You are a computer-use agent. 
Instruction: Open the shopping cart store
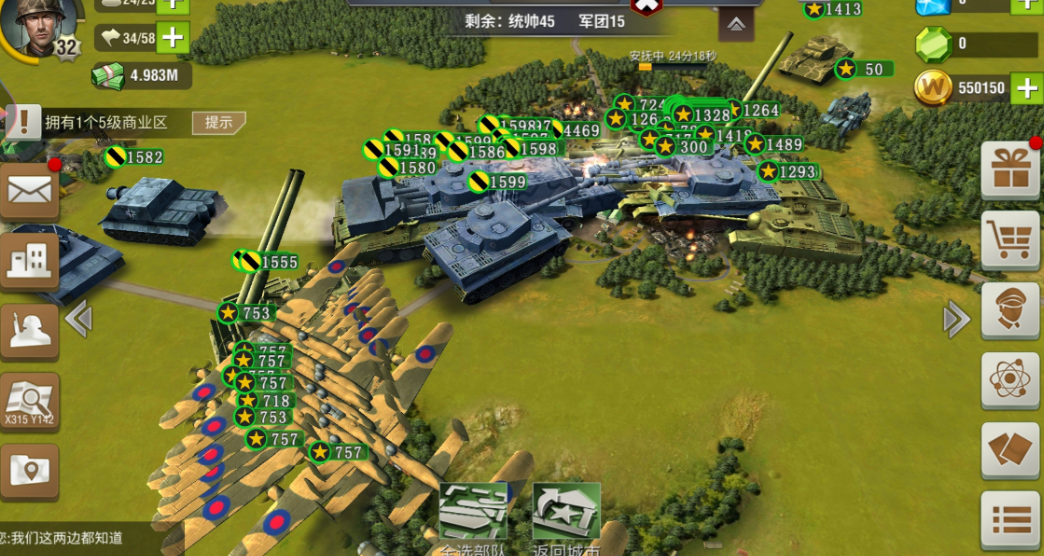click(1010, 239)
